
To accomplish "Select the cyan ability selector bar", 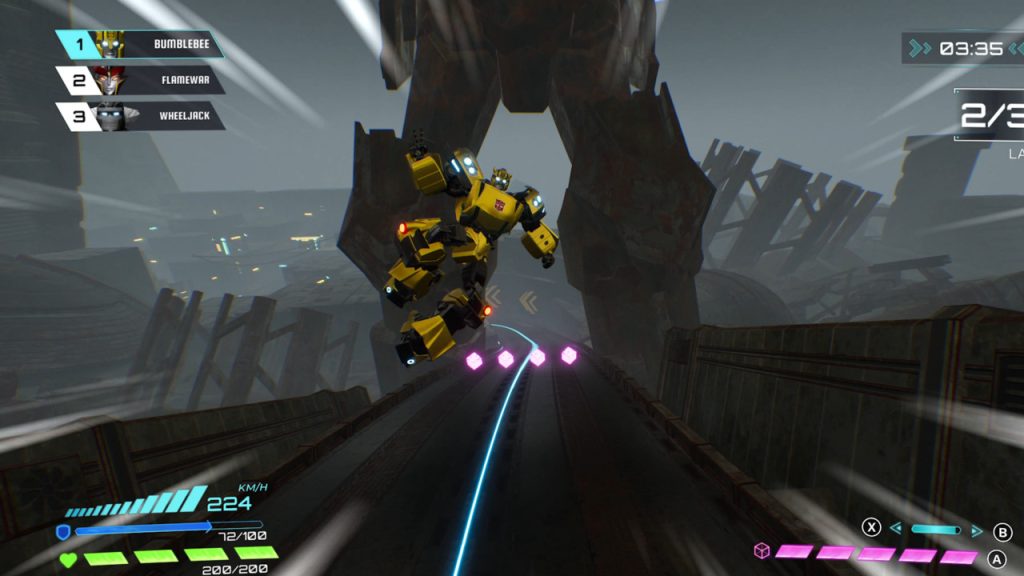I will (x=936, y=530).
